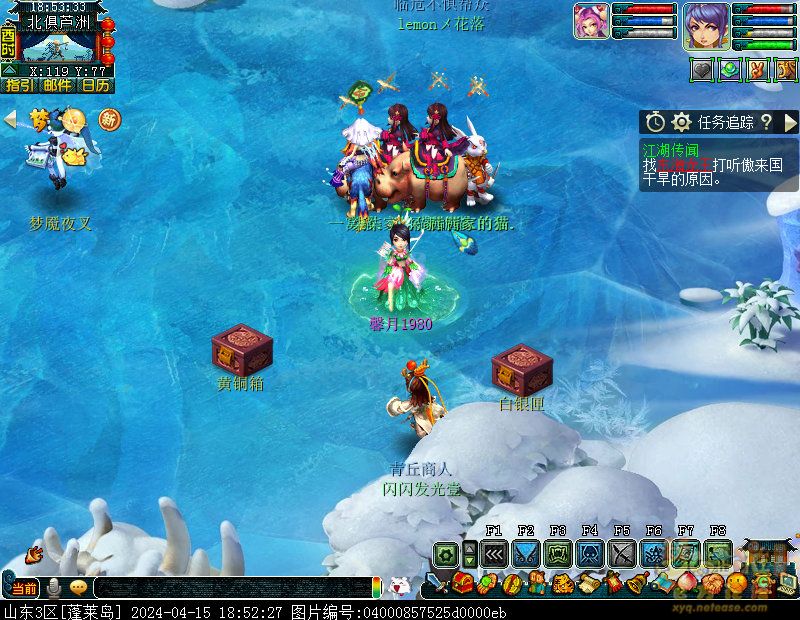Open the gear settings in 任务追踪 header
800x620 pixels.
[x=682, y=122]
